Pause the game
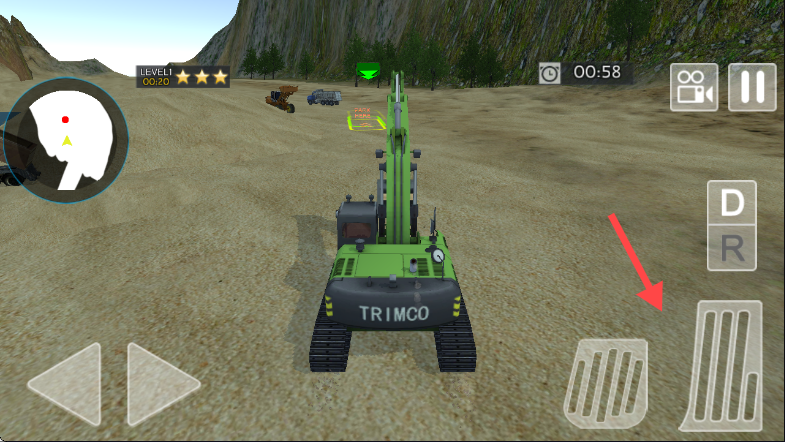This screenshot has width=785, height=442. [x=752, y=87]
